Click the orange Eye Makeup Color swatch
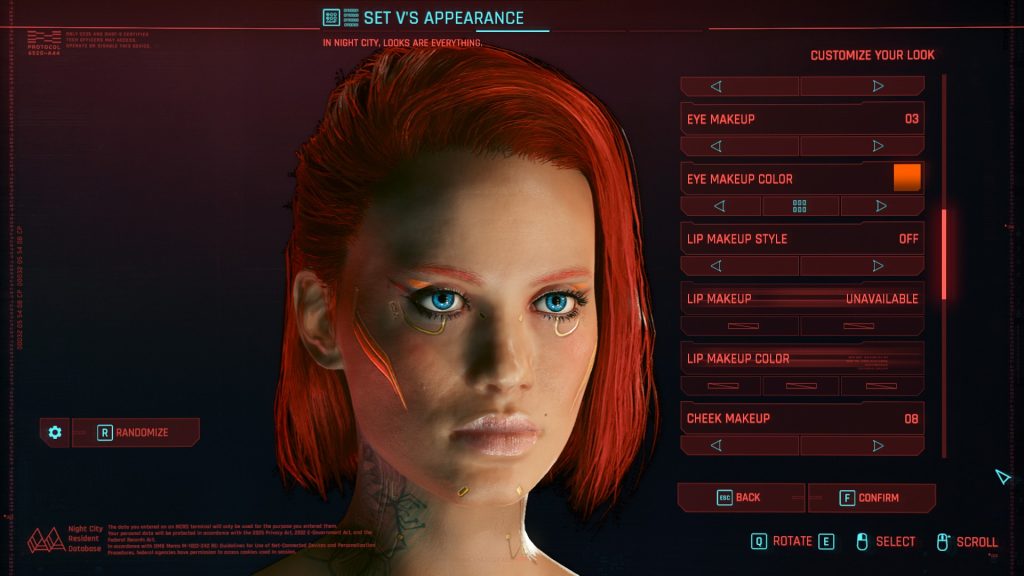This screenshot has height=576, width=1024. pyautogui.click(x=907, y=178)
